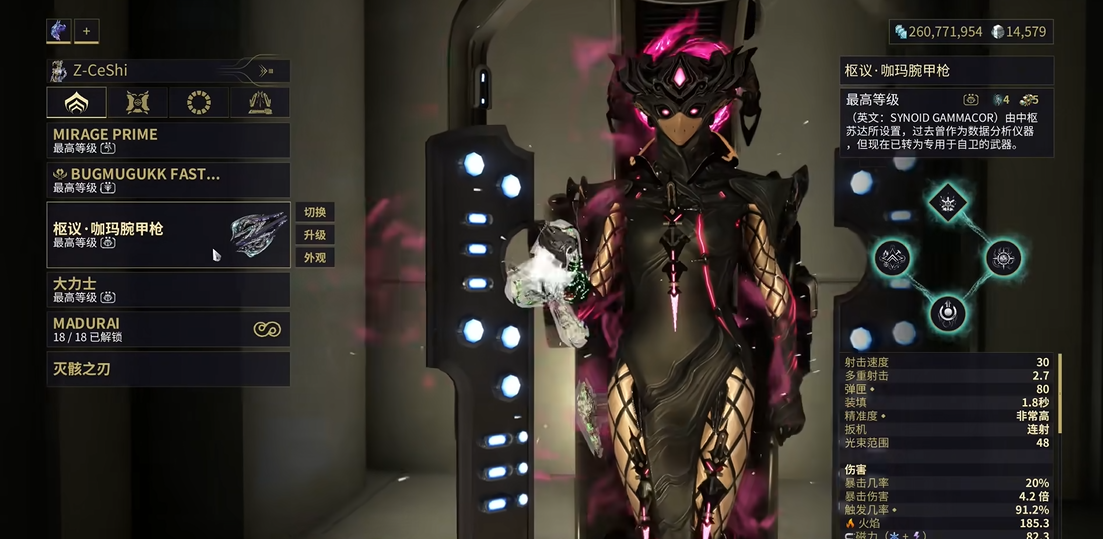Switch to the raised hands arsenal tab
Image resolution: width=1103 pixels, height=539 pixels.
point(259,102)
